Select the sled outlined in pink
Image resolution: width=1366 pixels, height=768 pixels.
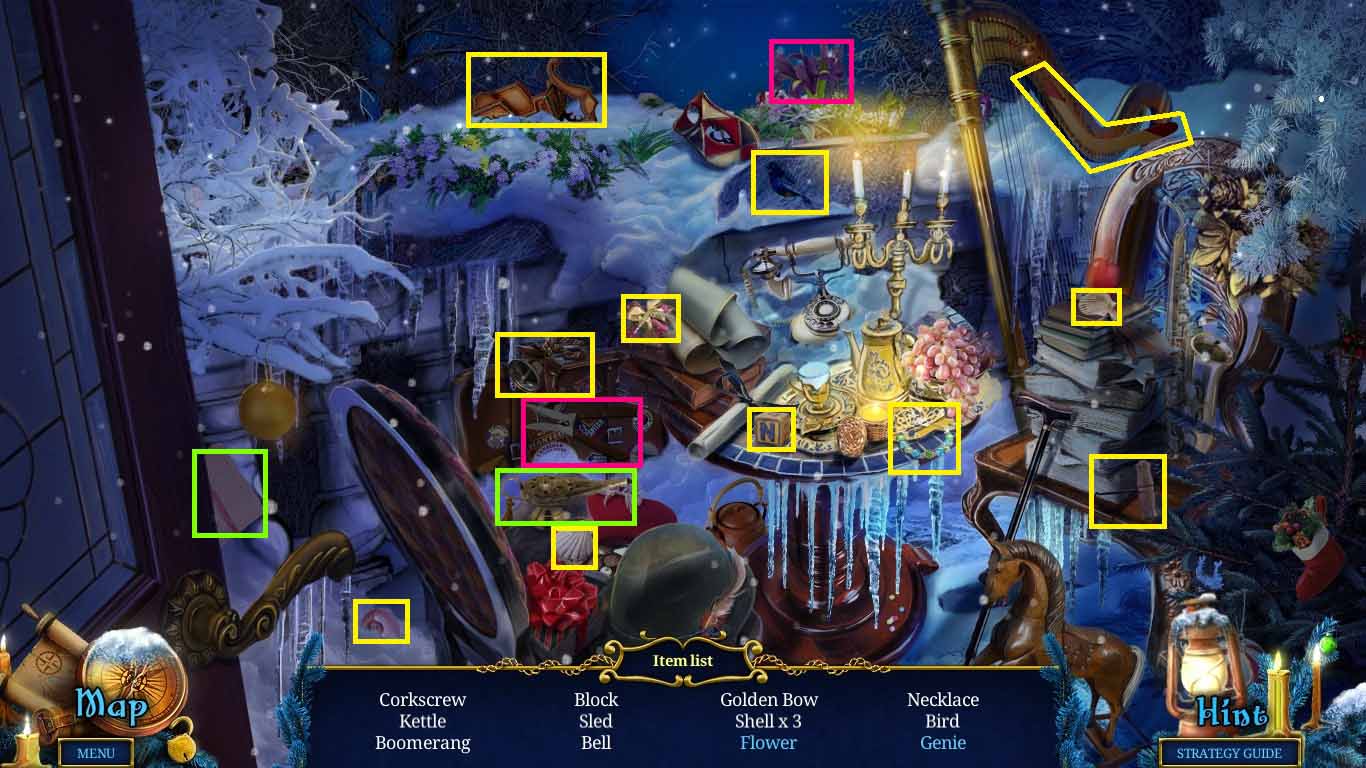tap(580, 432)
